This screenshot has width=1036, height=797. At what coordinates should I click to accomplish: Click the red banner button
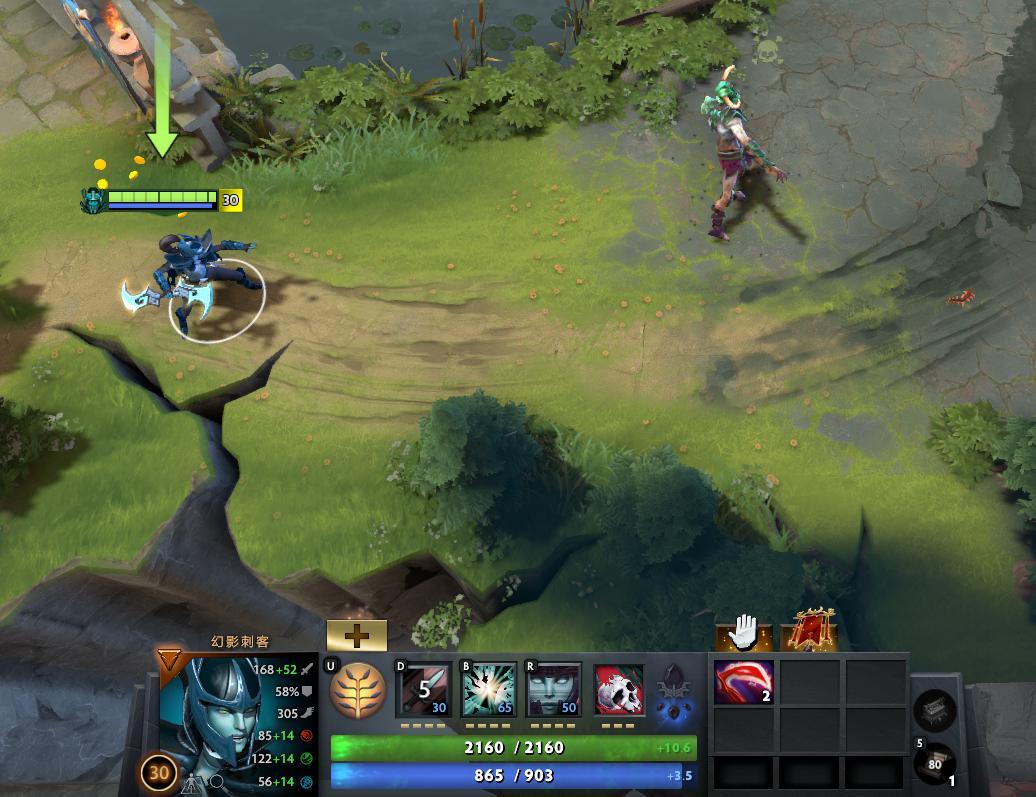coord(808,632)
